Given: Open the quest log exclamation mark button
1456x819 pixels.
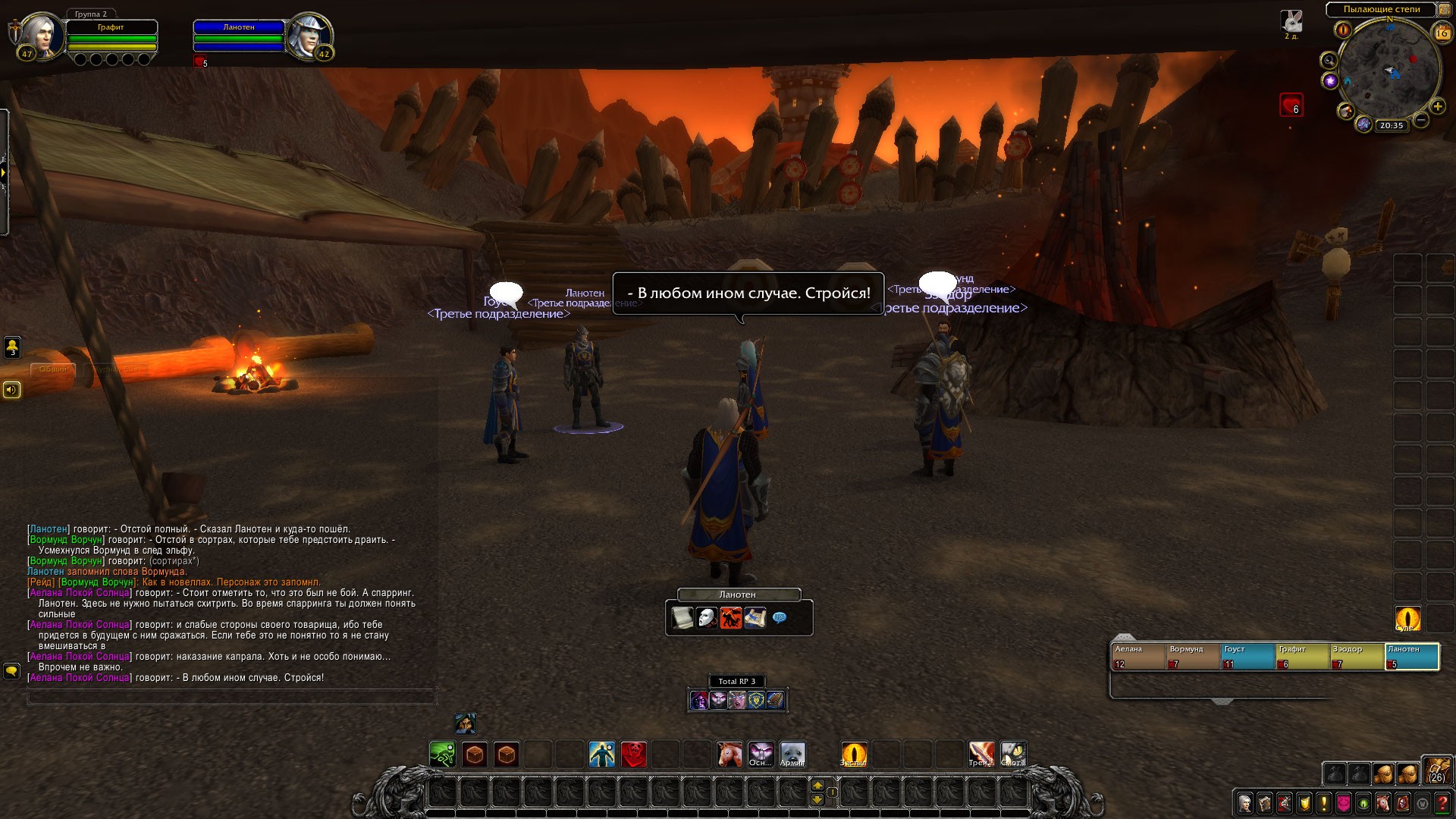Looking at the screenshot, I should 1324,802.
